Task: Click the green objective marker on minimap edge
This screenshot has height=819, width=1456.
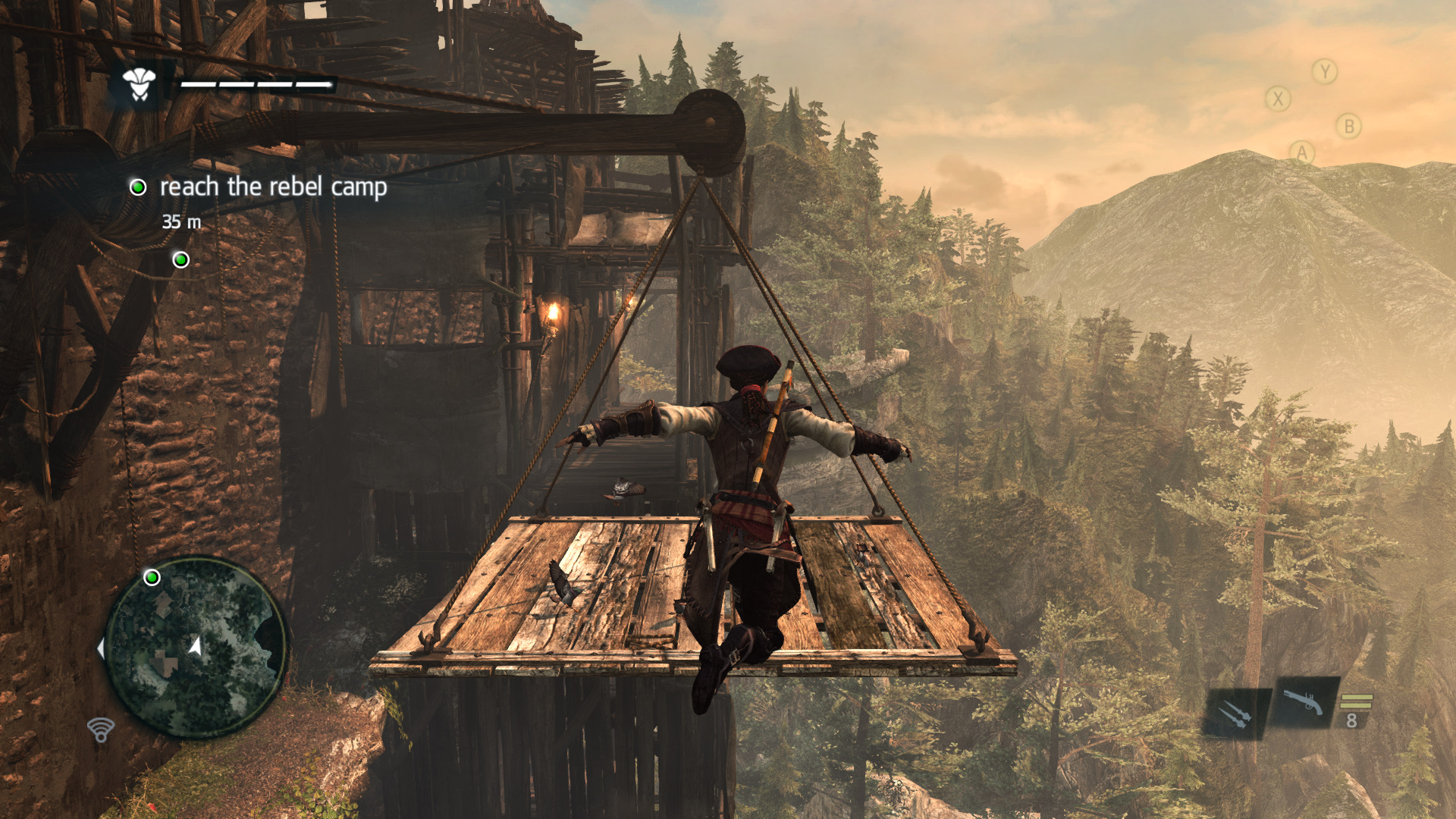Action: coord(152,578)
